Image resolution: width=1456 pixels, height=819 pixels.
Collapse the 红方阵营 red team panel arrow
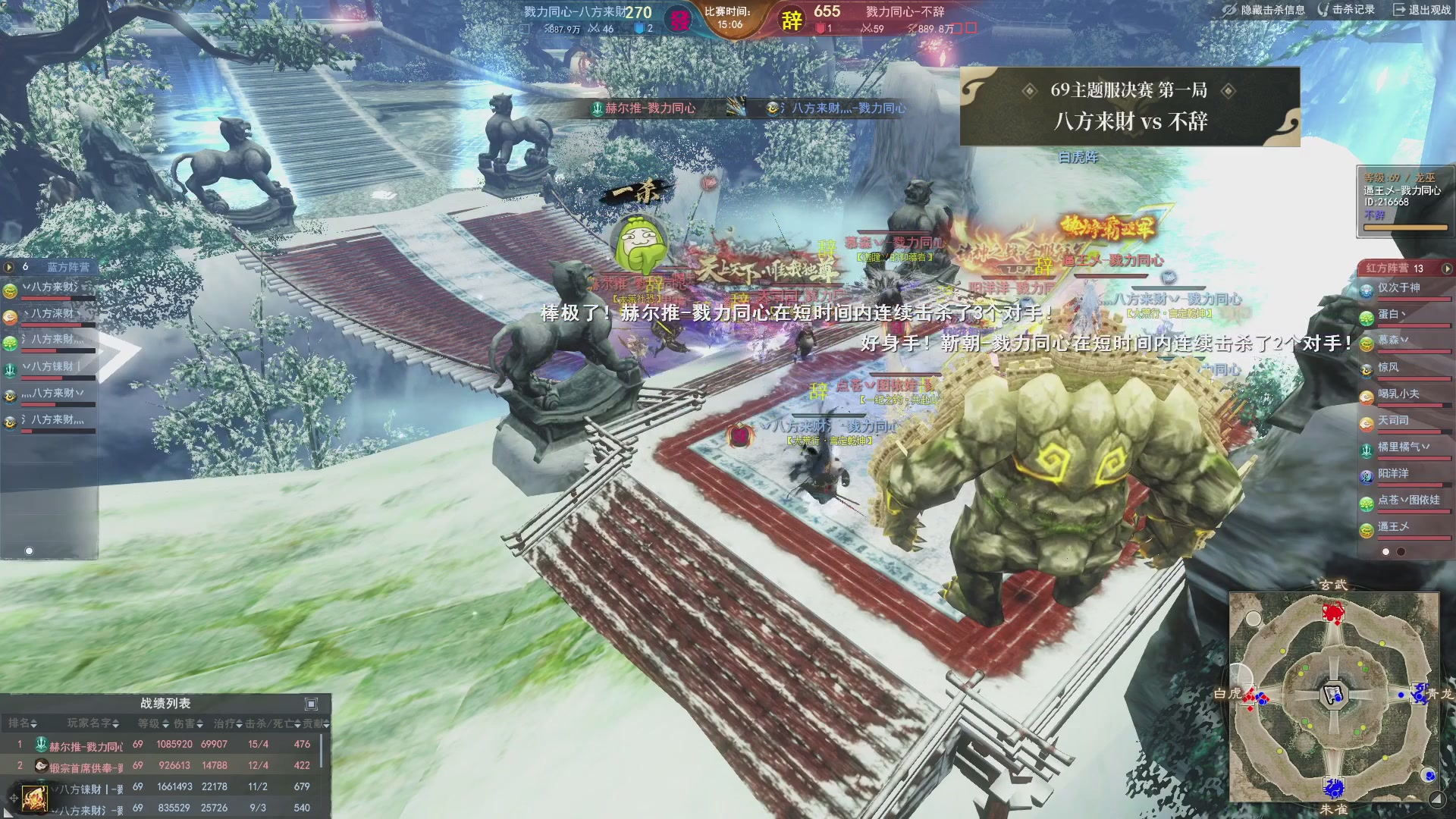click(1447, 268)
